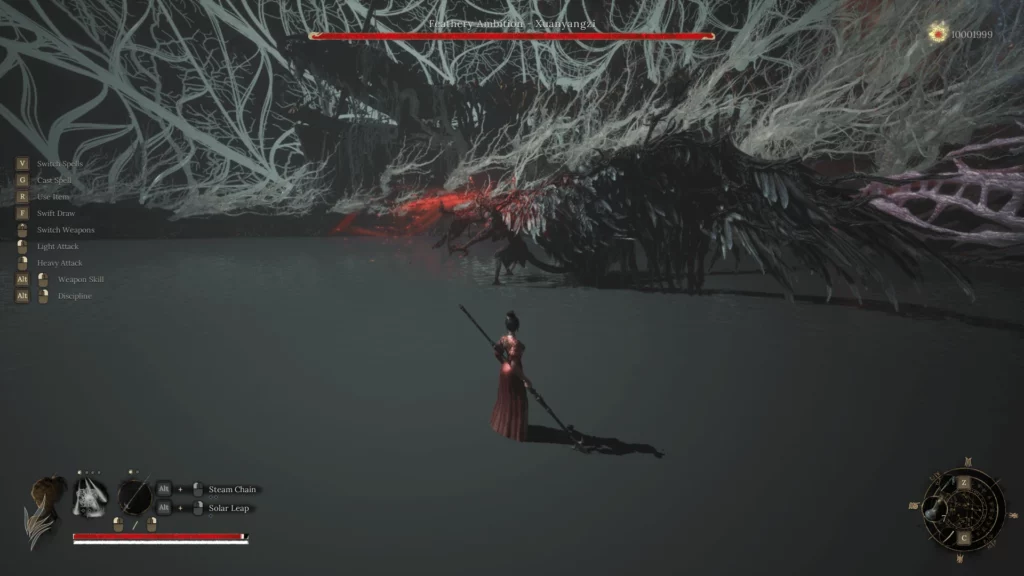The width and height of the screenshot is (1024, 576).
Task: Select the Solar Leap discipline skill
Action: point(229,508)
